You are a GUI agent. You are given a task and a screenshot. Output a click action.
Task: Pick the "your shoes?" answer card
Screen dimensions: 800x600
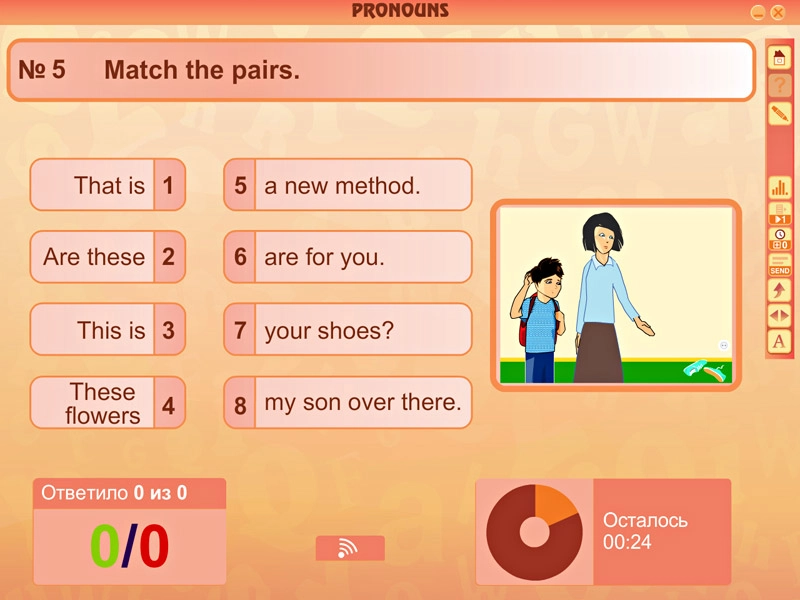[x=347, y=330]
